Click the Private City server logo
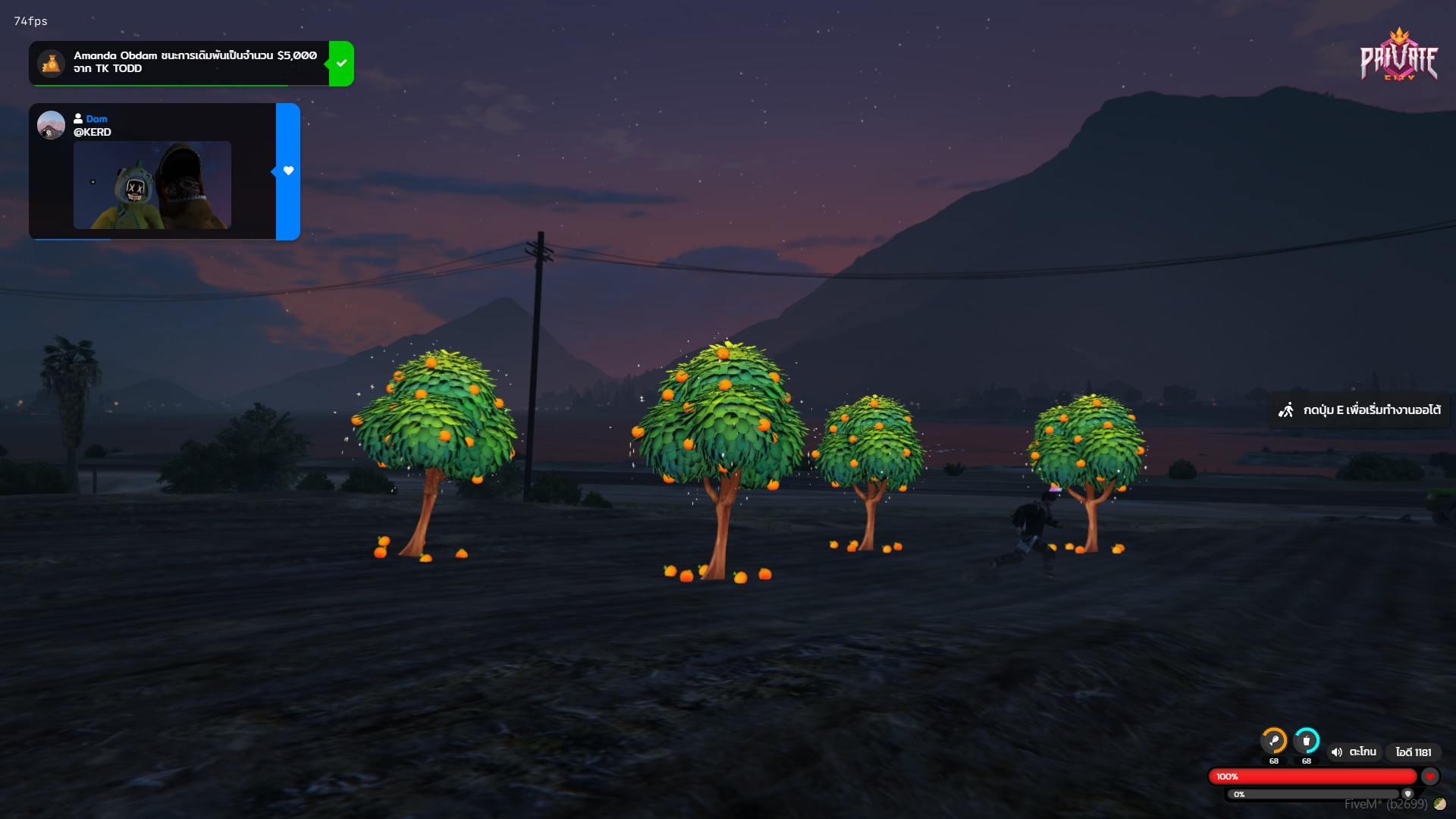Screen dimensions: 1456x819 pyautogui.click(x=1398, y=56)
